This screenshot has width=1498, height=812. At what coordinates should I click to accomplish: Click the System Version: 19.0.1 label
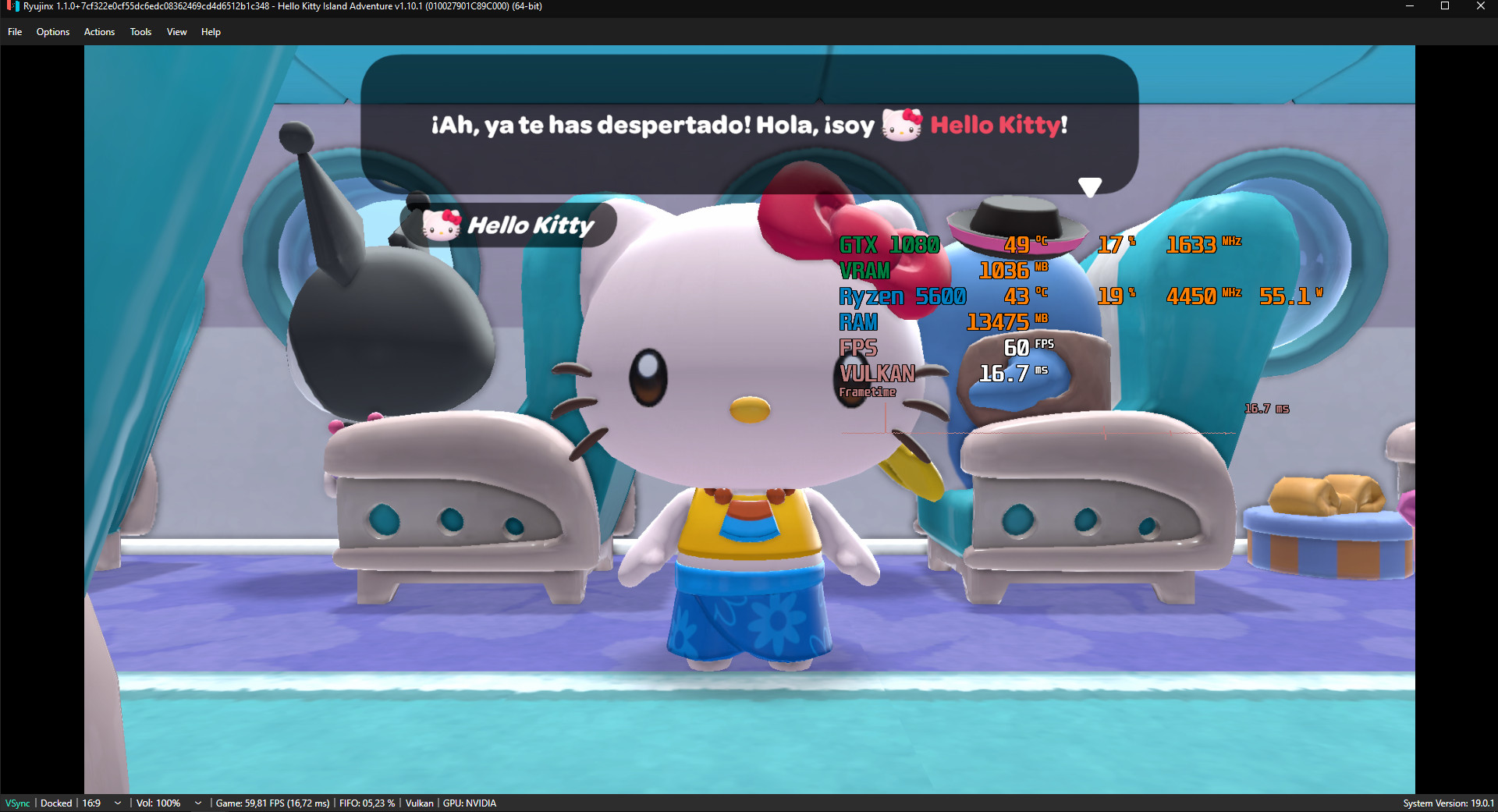1453,803
